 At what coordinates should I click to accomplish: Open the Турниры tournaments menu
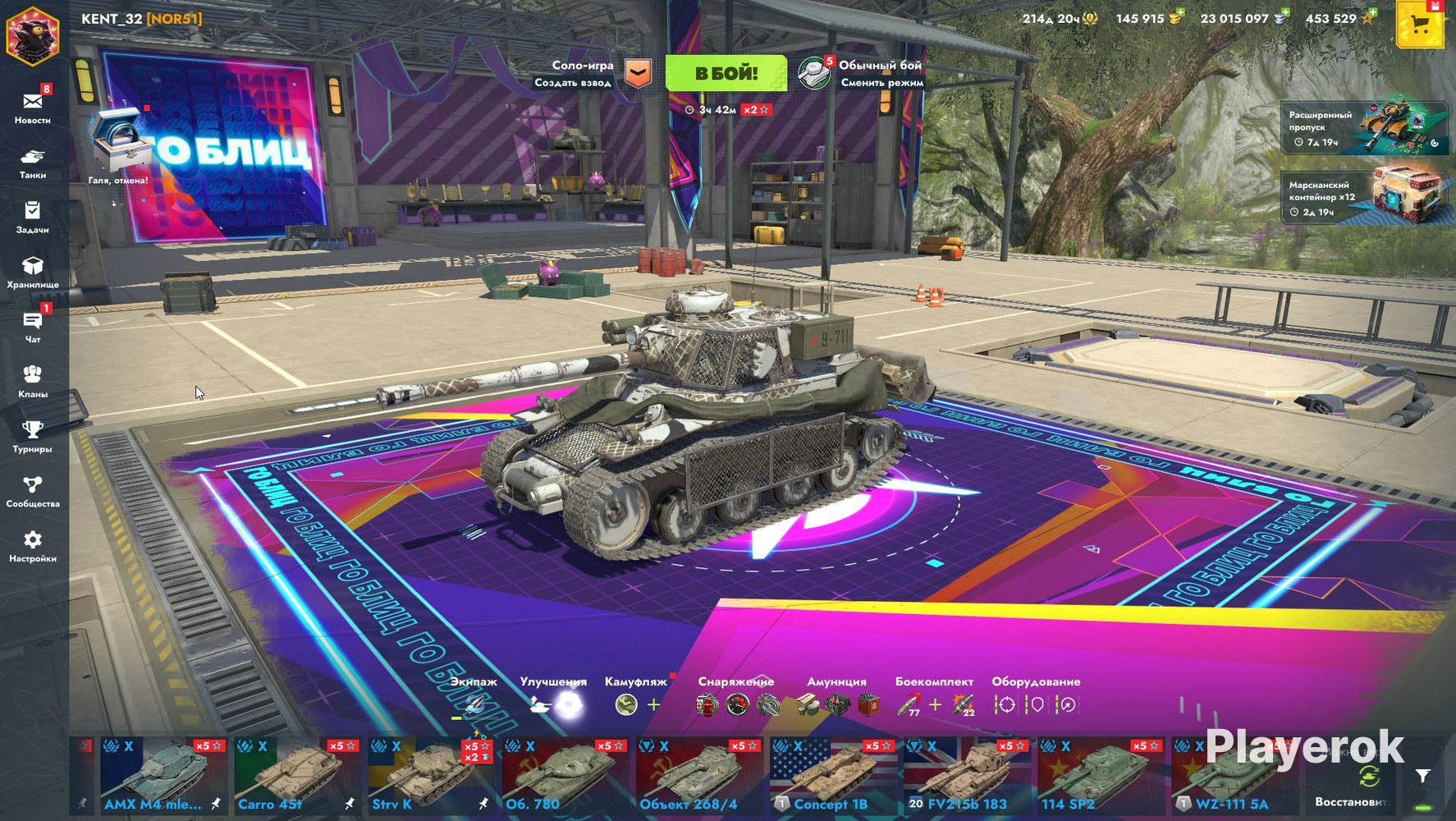pyautogui.click(x=33, y=436)
